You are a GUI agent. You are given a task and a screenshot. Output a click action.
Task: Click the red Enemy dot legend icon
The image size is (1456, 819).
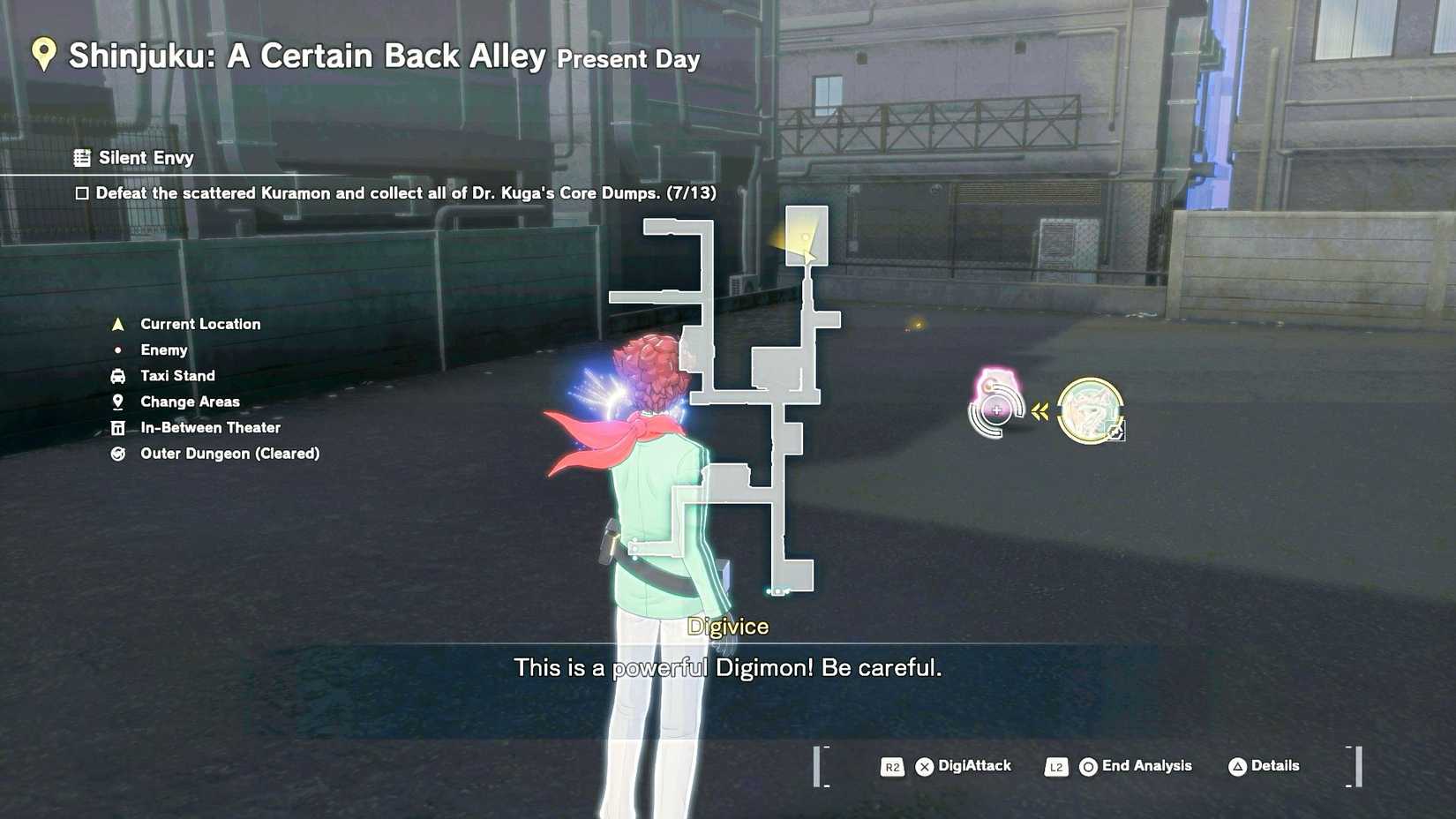point(117,349)
